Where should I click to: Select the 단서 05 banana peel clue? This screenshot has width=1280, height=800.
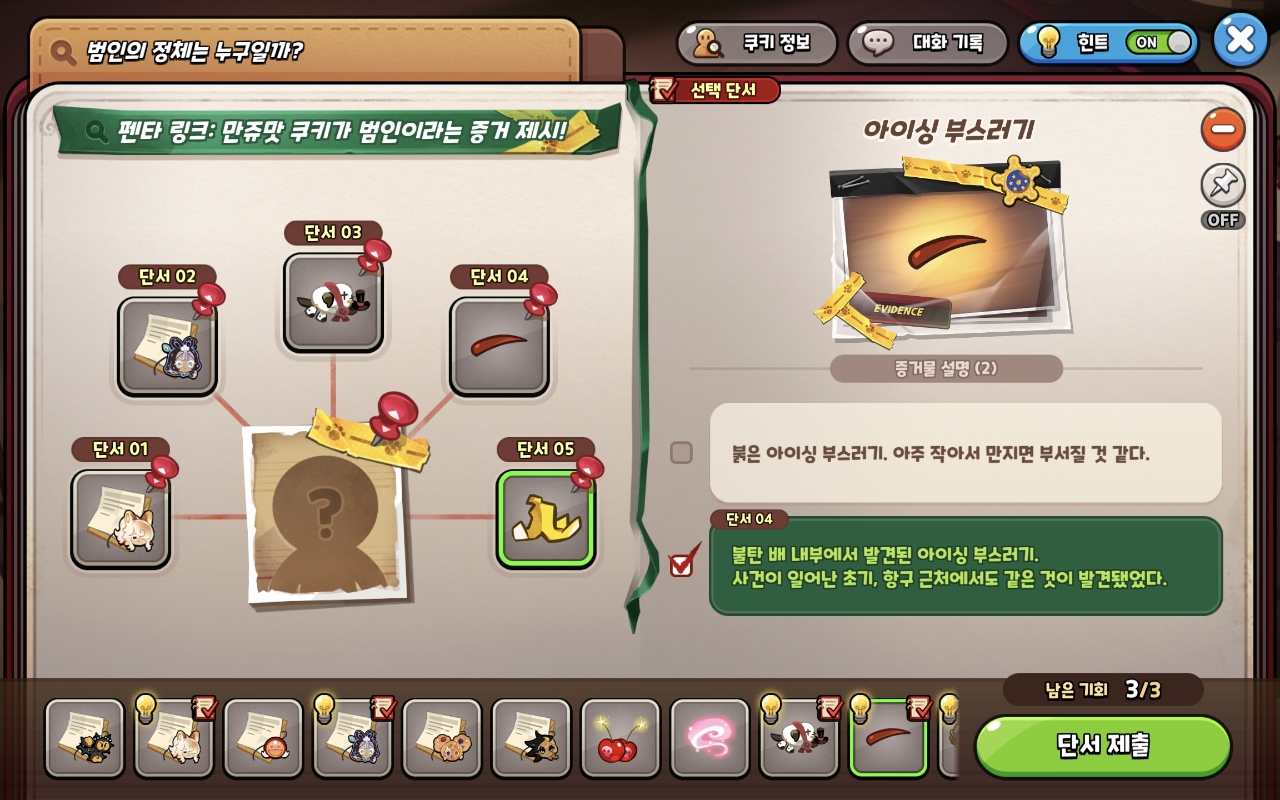point(545,523)
